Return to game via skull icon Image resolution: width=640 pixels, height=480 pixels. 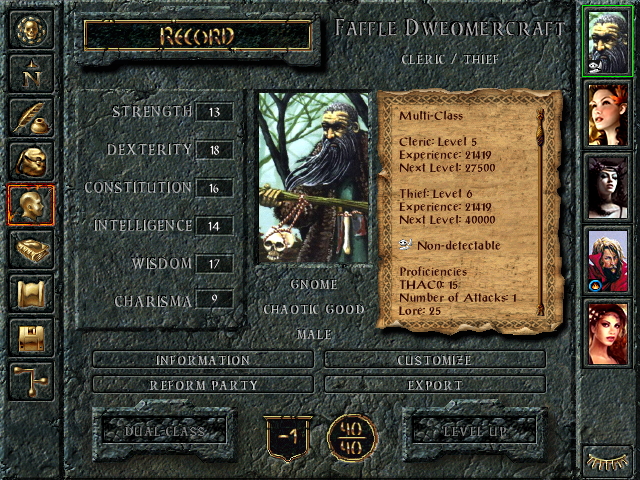[29, 30]
